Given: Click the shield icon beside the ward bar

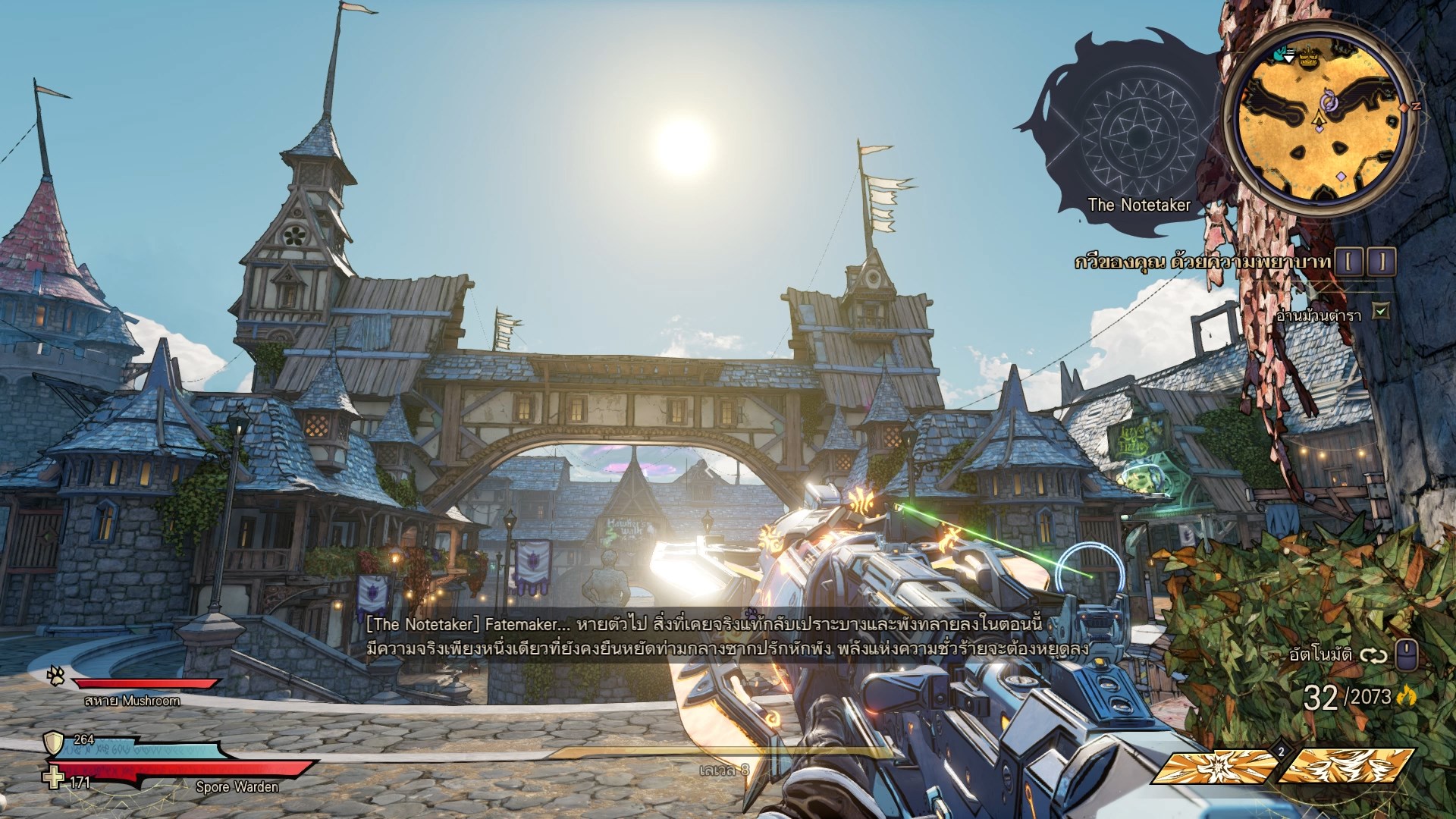Looking at the screenshot, I should pos(55,742).
